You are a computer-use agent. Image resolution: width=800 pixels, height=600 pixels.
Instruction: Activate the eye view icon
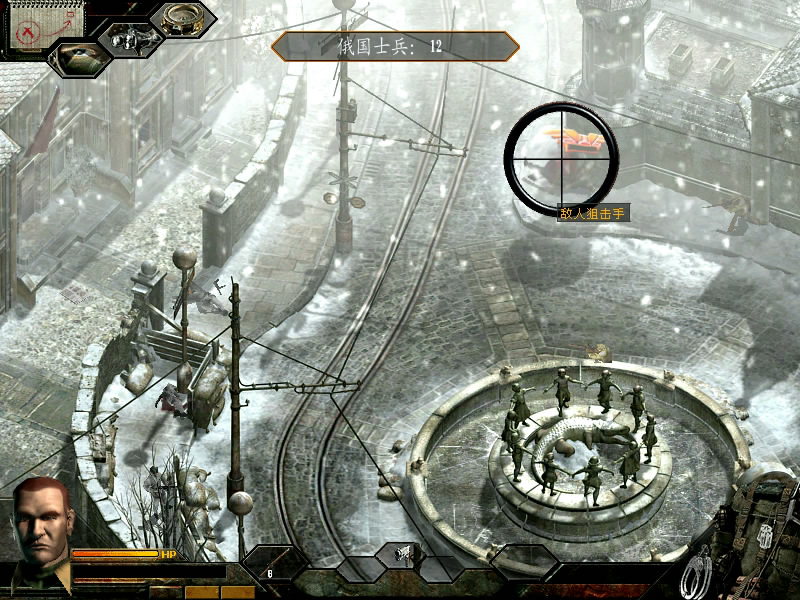tap(77, 58)
